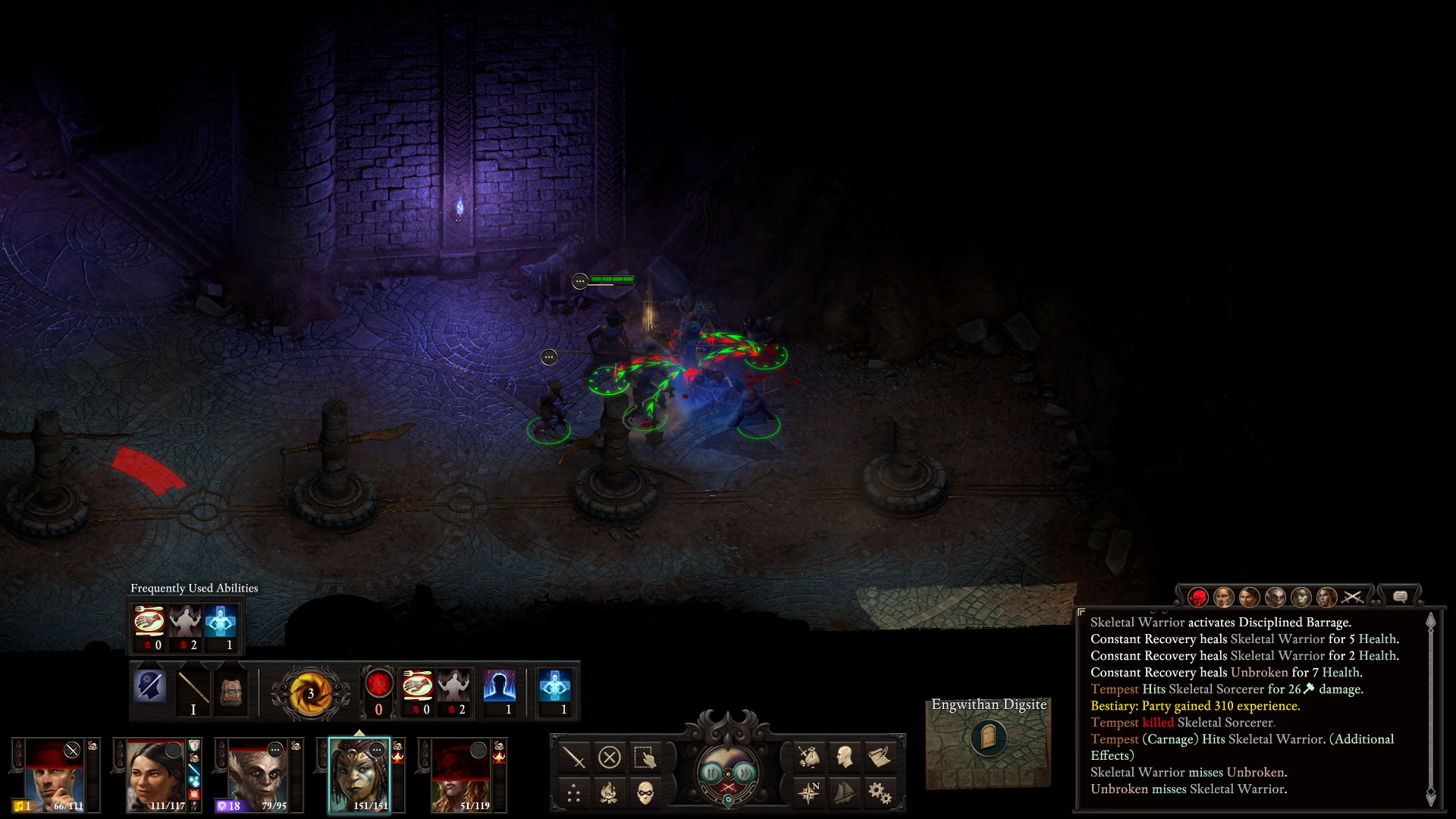The width and height of the screenshot is (1456, 819).
Task: Toggle stealth mode with the masked face
Action: pos(645,793)
